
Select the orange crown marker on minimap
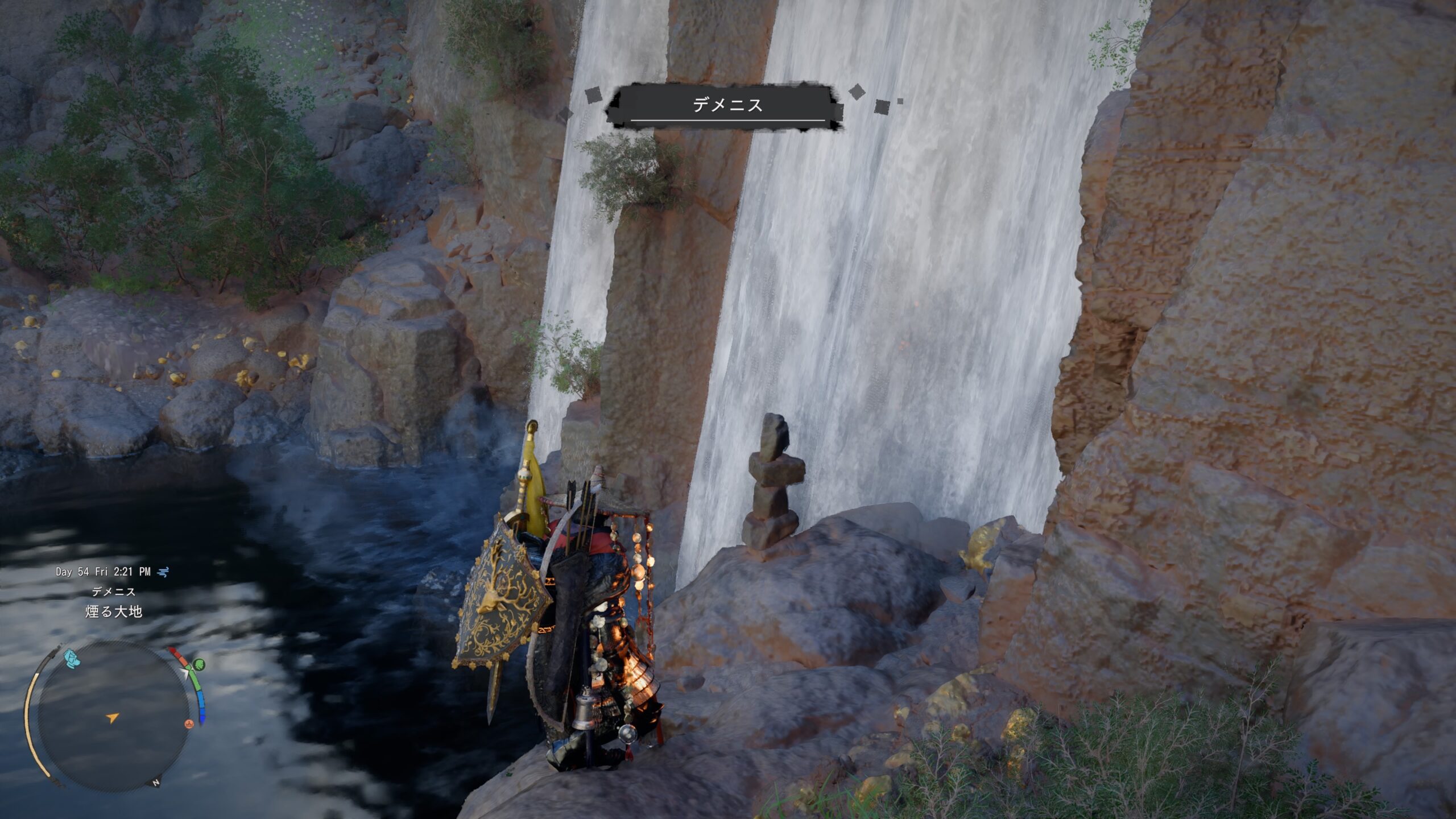click(189, 724)
